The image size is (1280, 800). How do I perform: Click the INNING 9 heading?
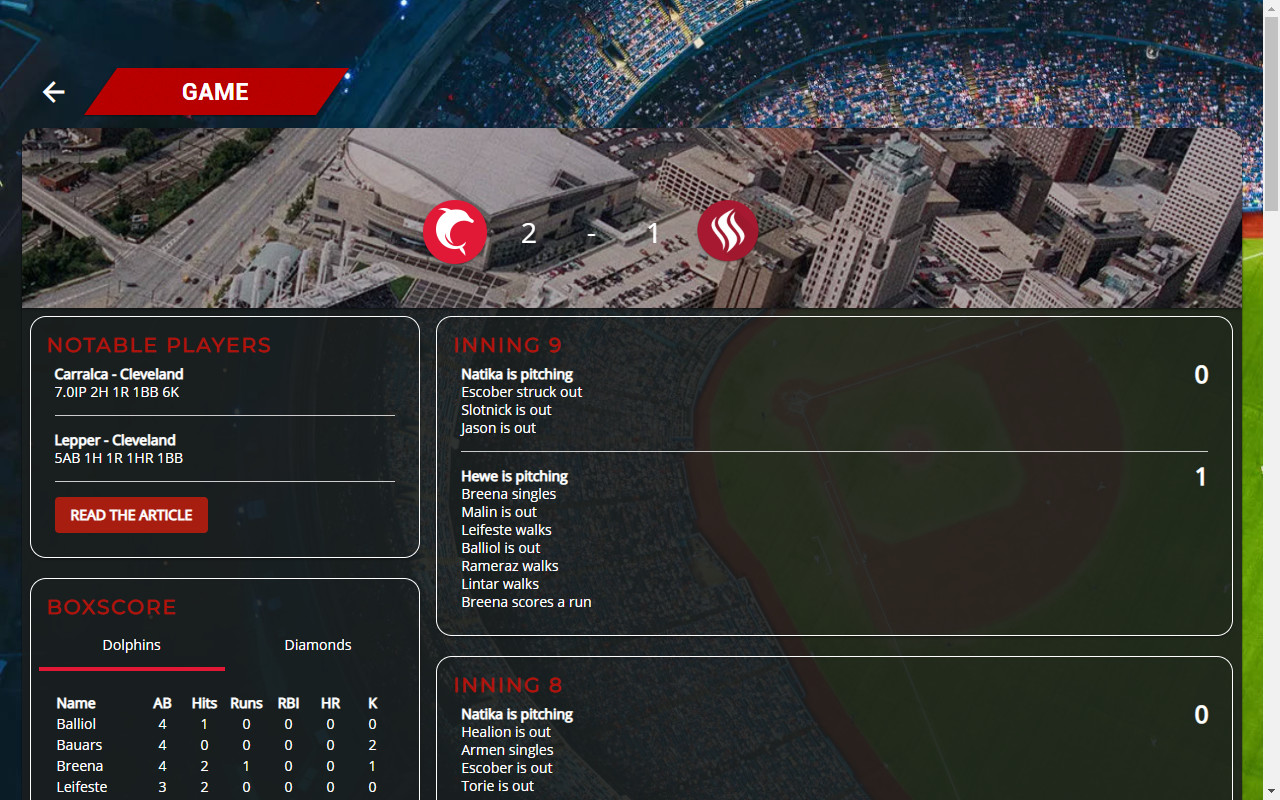pyautogui.click(x=508, y=345)
